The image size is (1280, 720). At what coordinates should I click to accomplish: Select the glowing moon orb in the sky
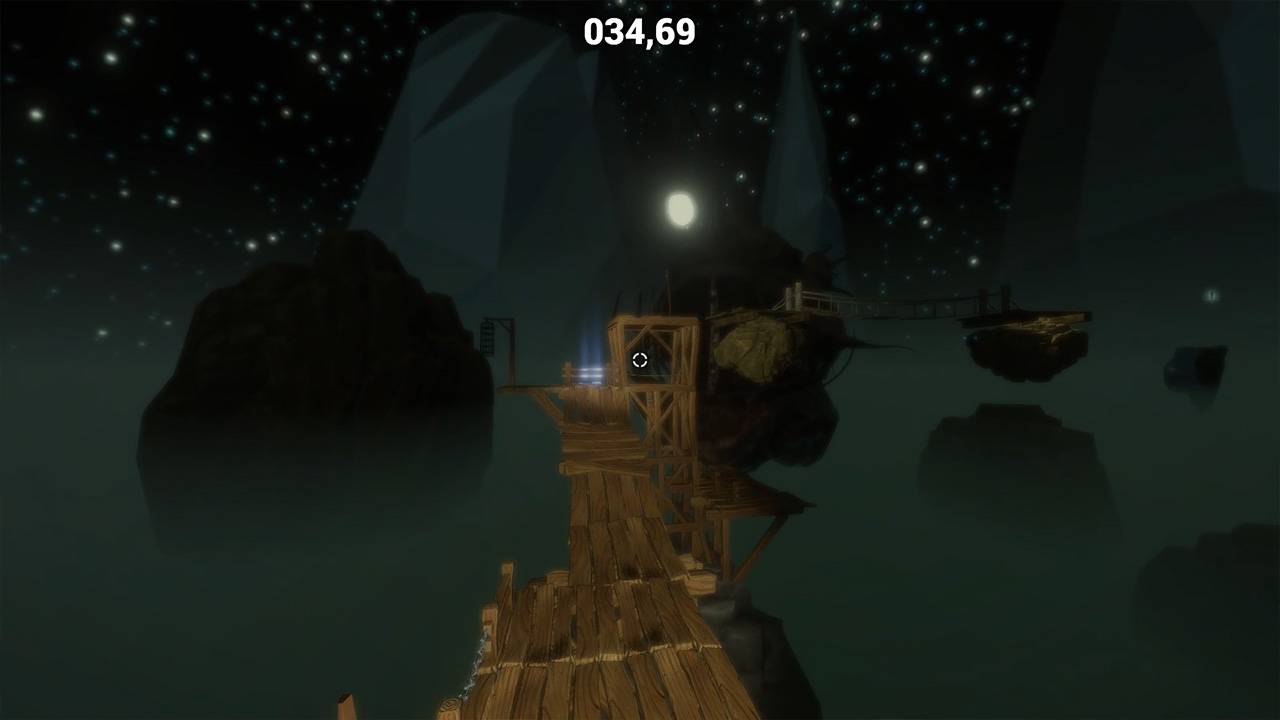tap(681, 209)
